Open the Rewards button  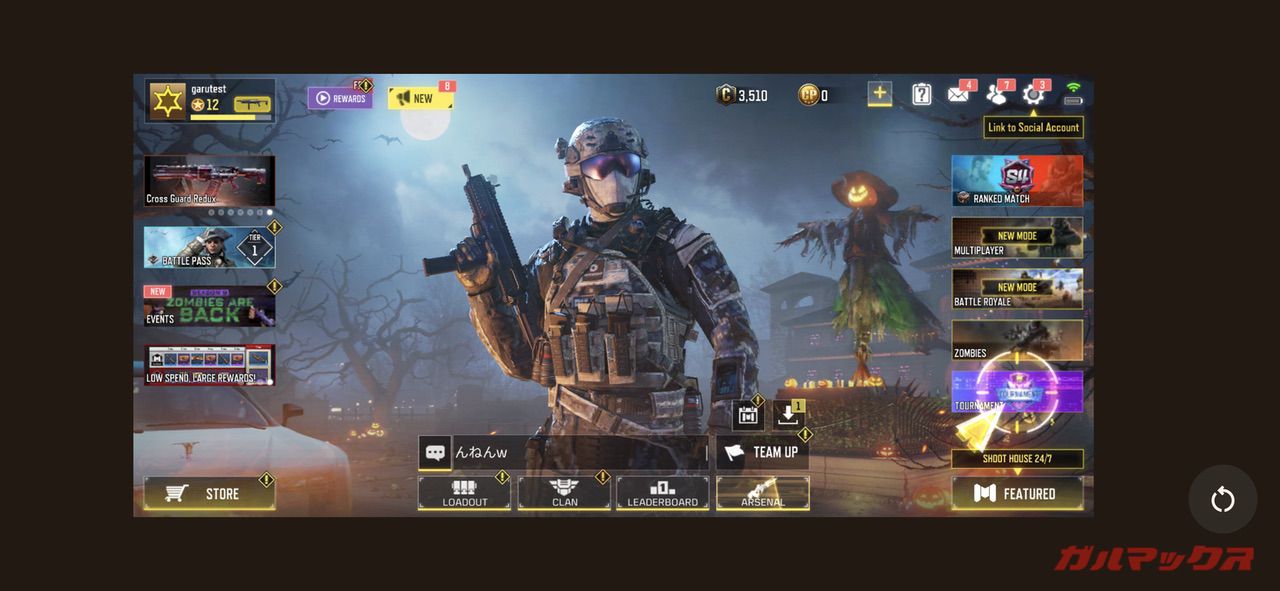pyautogui.click(x=339, y=98)
